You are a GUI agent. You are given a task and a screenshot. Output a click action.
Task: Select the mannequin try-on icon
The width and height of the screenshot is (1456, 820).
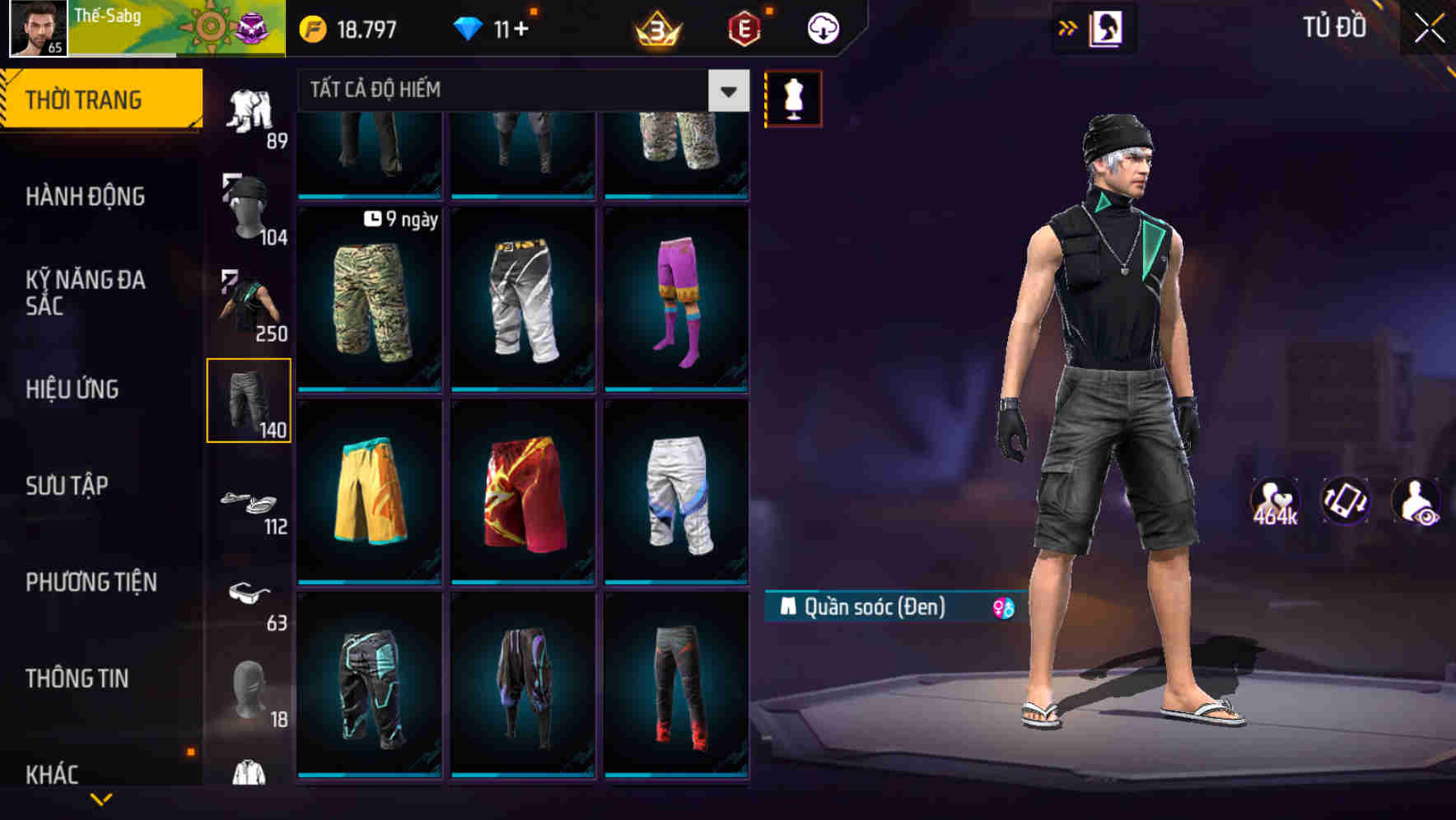793,96
